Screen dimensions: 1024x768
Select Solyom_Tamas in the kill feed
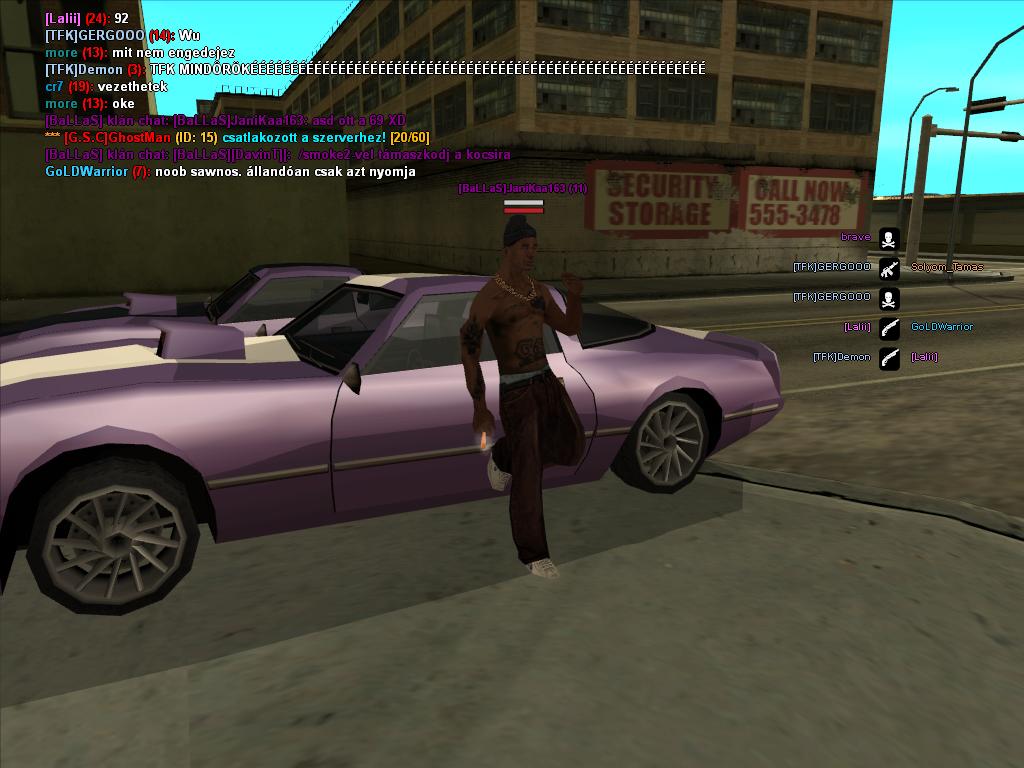coord(946,268)
